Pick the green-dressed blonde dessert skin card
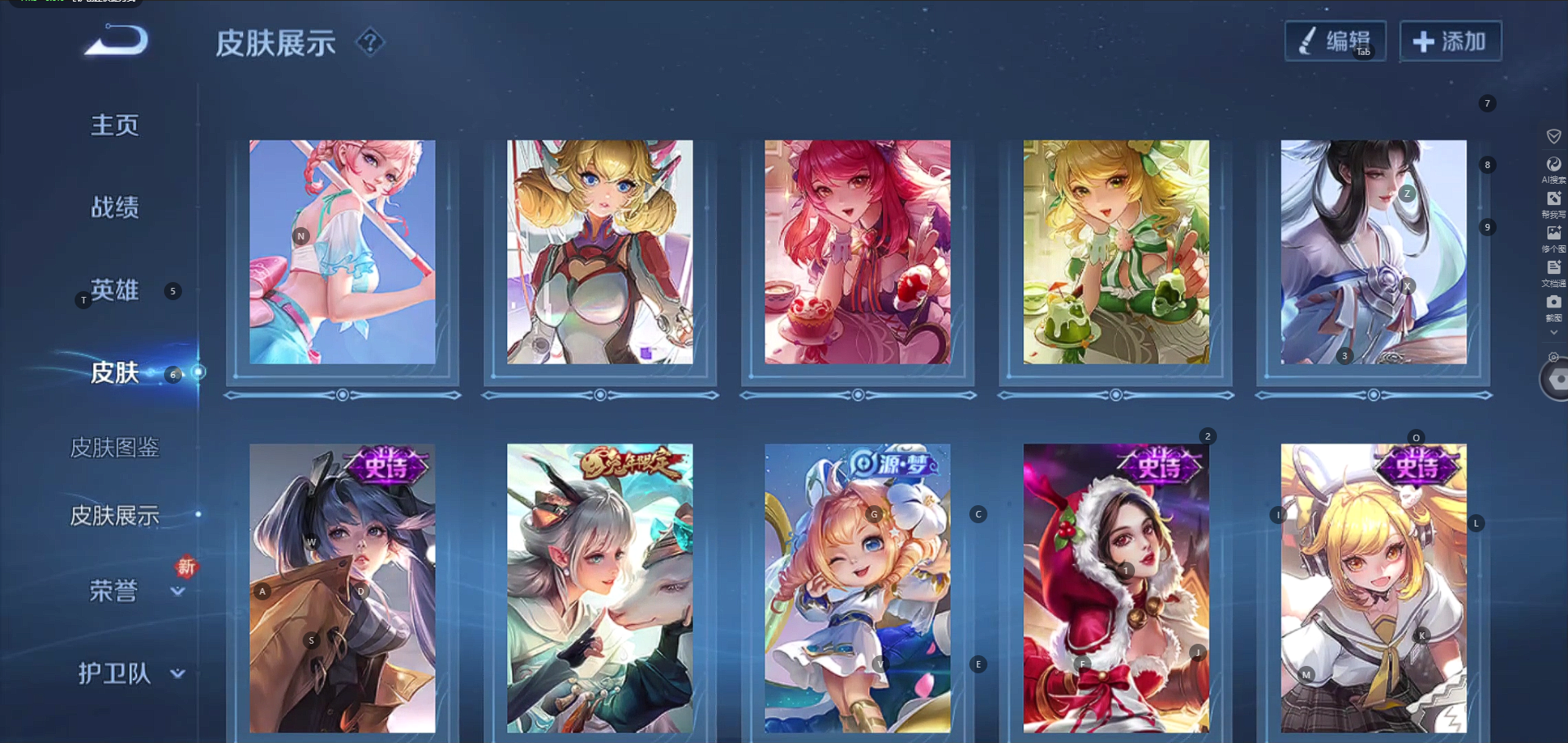 pyautogui.click(x=1115, y=252)
